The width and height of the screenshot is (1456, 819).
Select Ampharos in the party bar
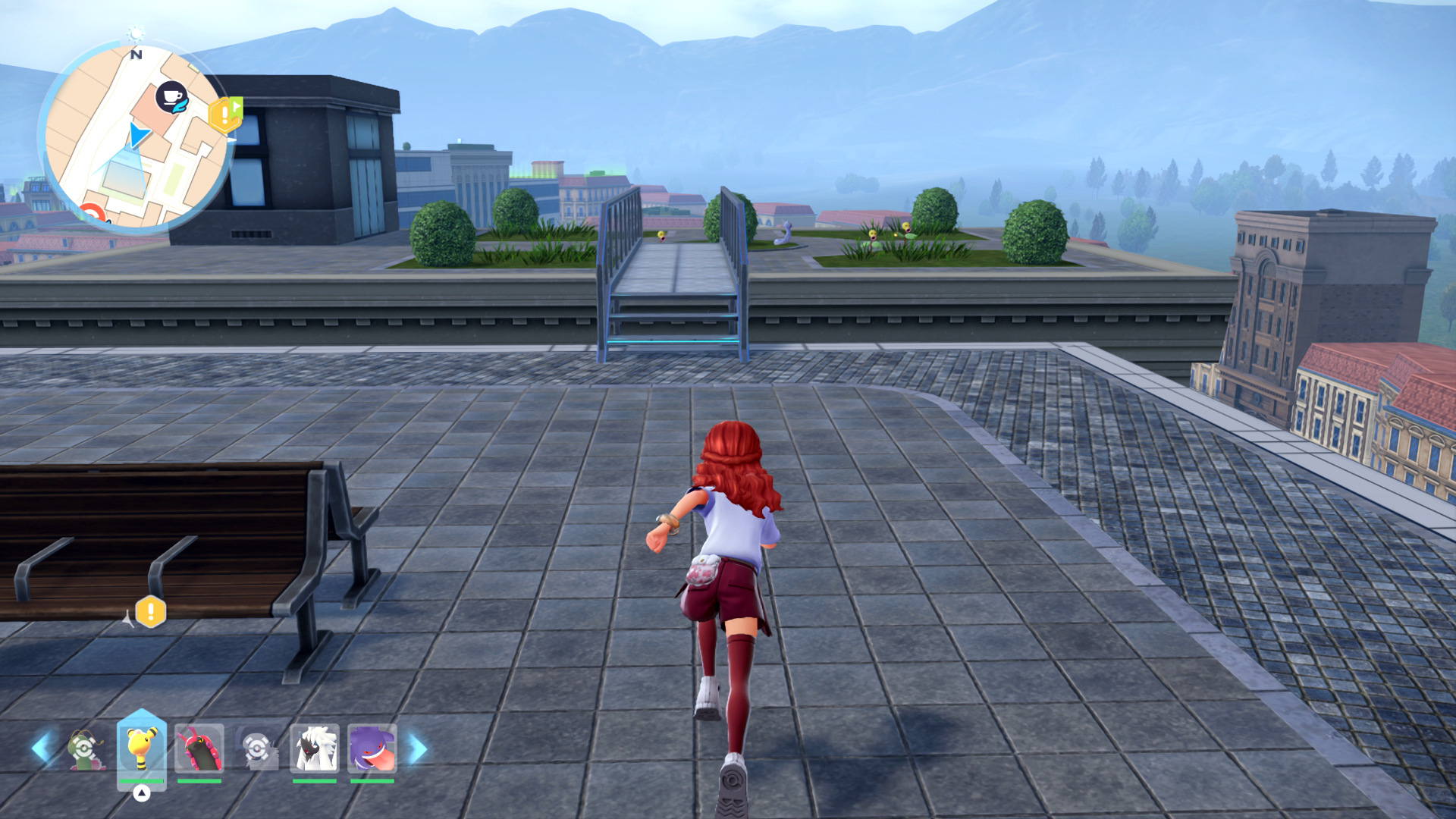(141, 747)
